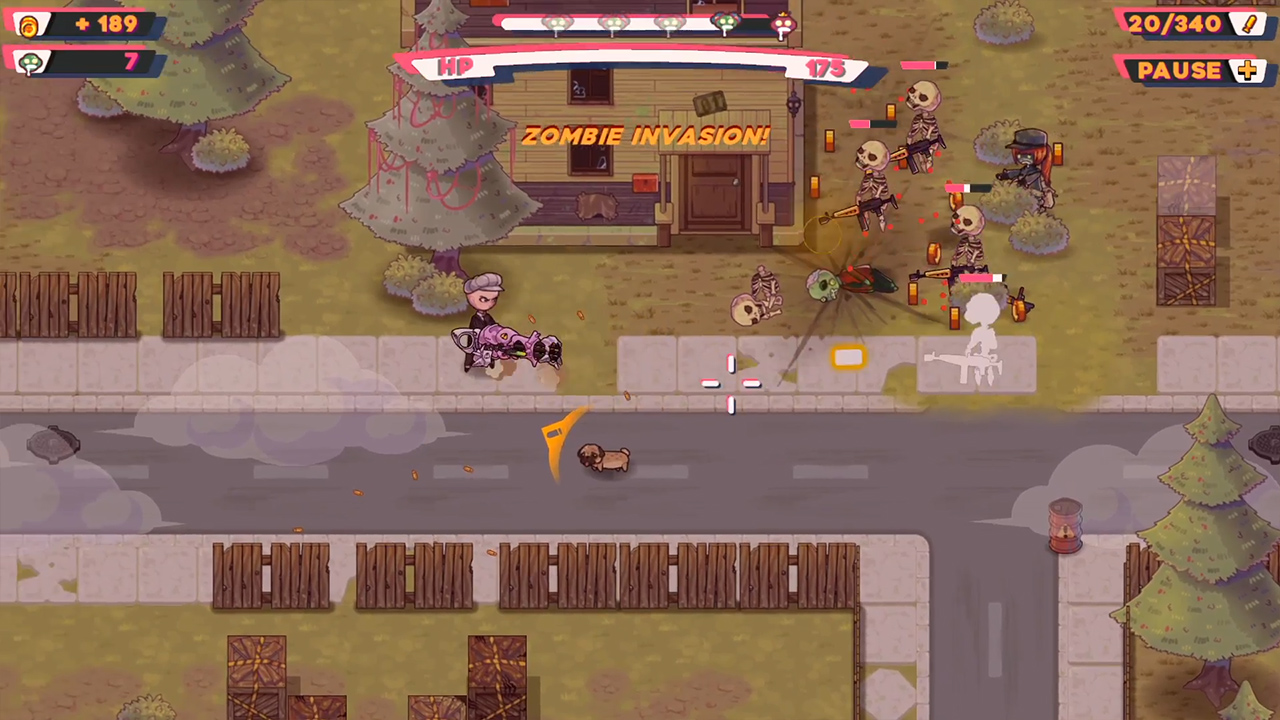Click the green zombie wave marker on progress bar
Screen dimensions: 1280x720
[728, 23]
